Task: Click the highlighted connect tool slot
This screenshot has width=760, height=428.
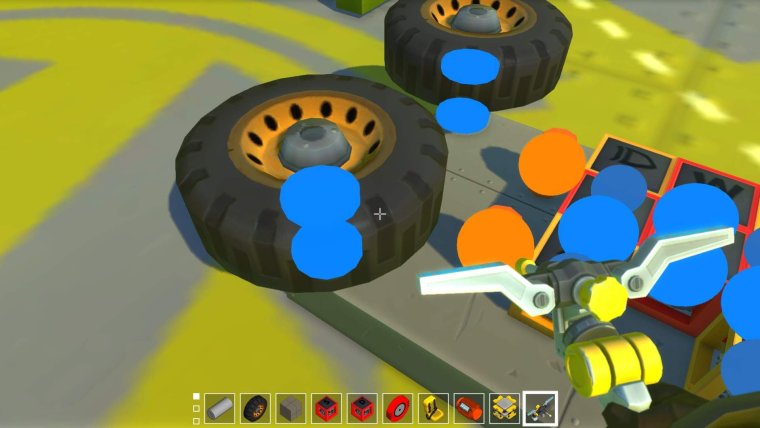Action: tap(540, 407)
